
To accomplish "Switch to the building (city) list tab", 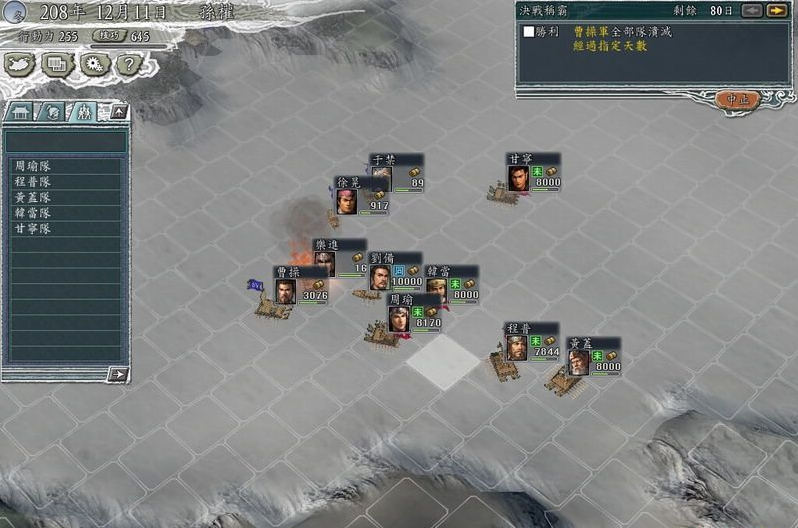I will click(x=21, y=112).
